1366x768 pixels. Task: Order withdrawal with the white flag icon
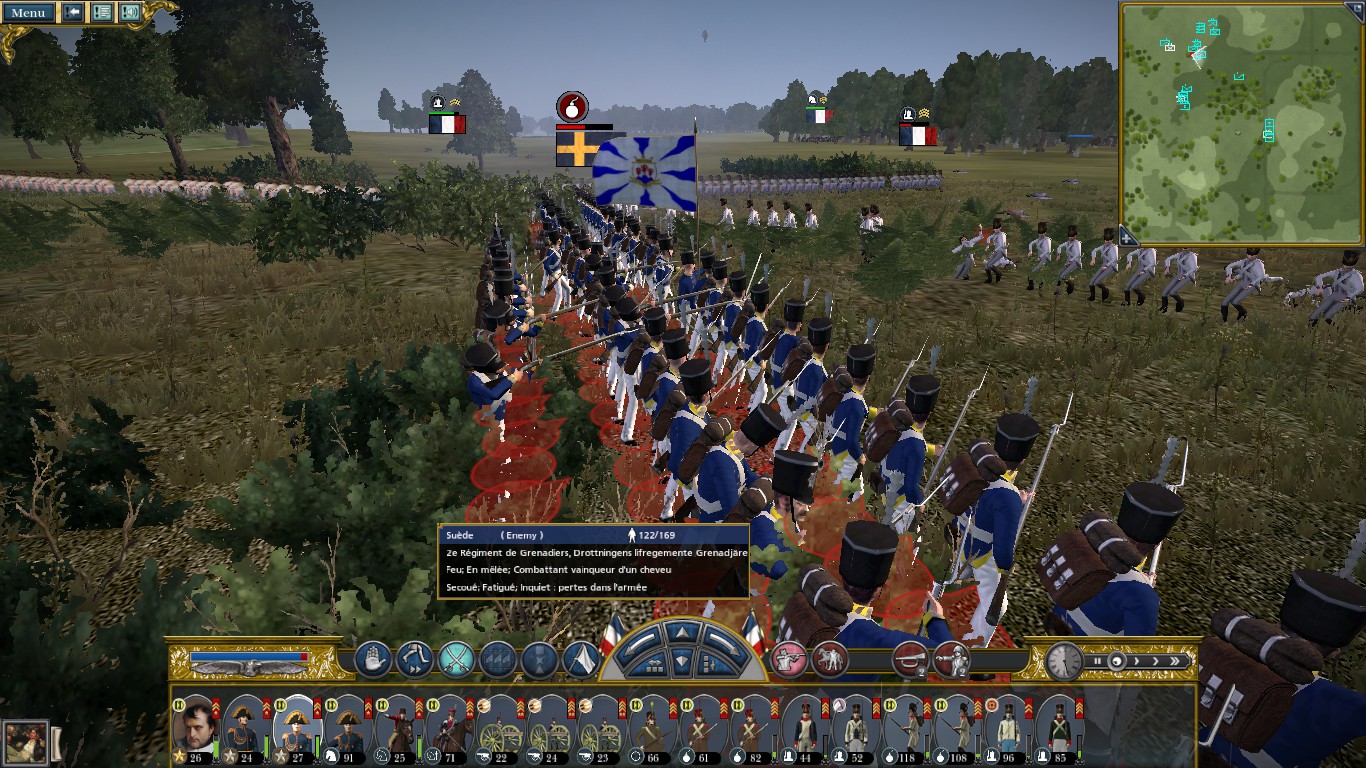pyautogui.click(x=581, y=659)
